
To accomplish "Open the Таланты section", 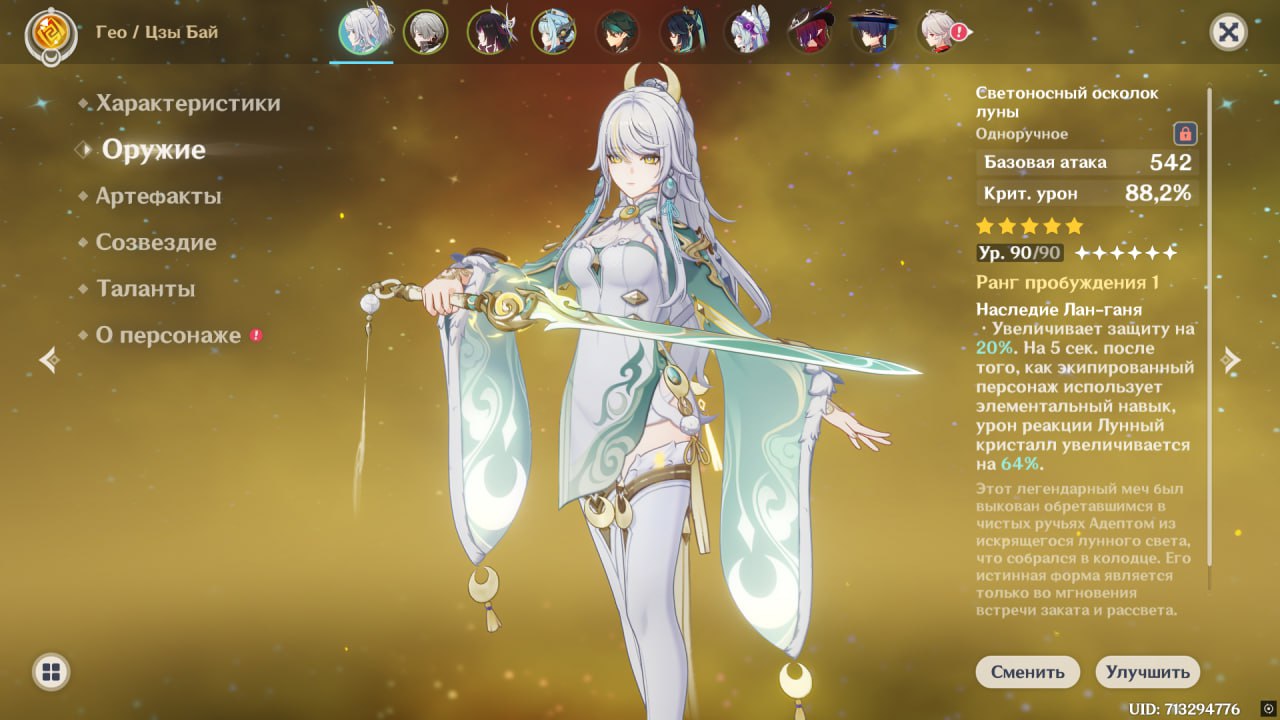I will pyautogui.click(x=145, y=289).
